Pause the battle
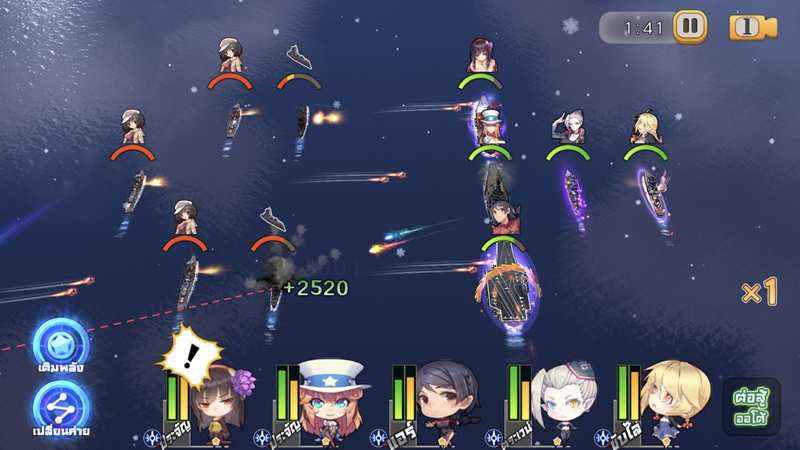 689,27
